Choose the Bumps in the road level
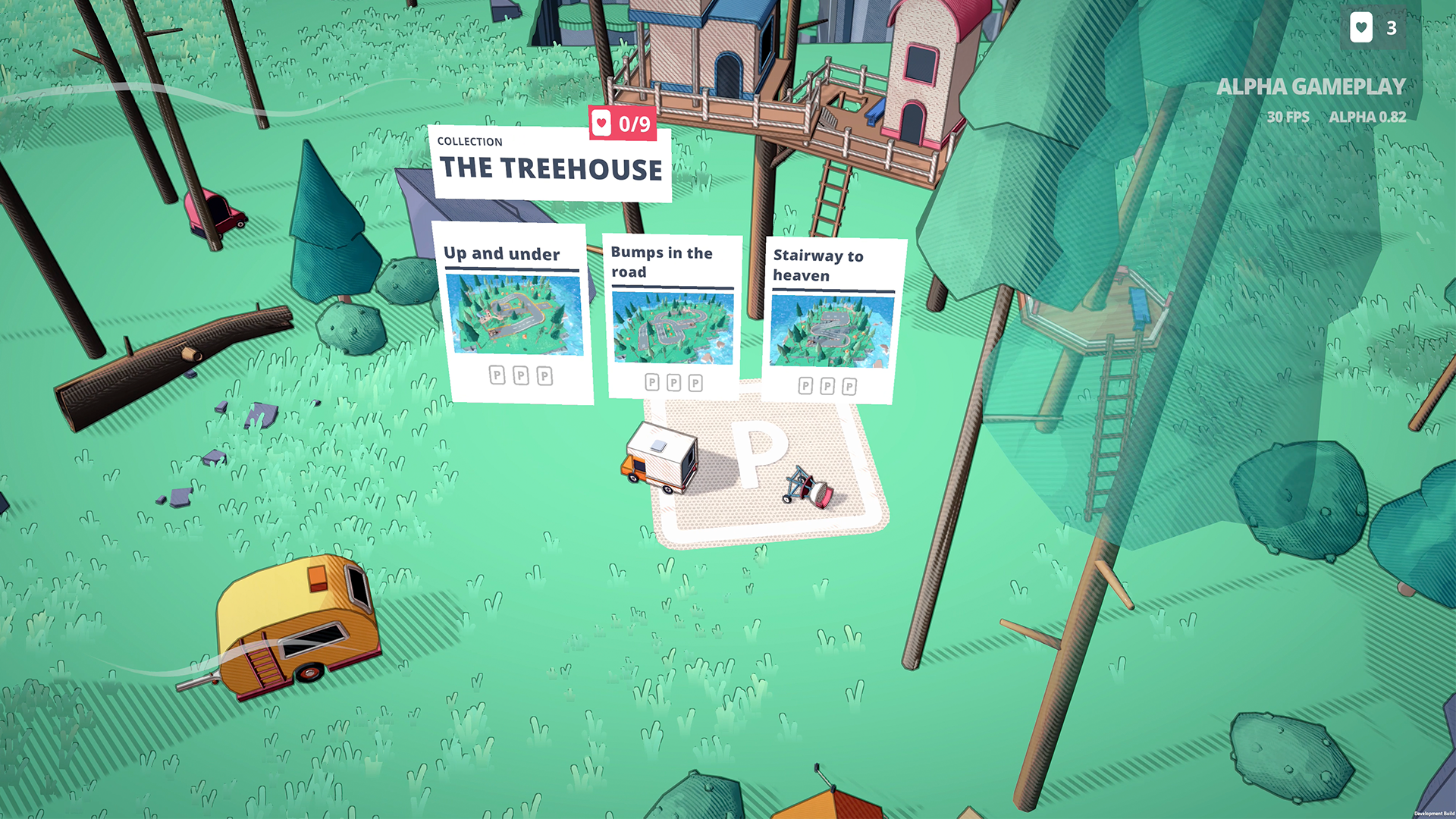 tap(673, 316)
